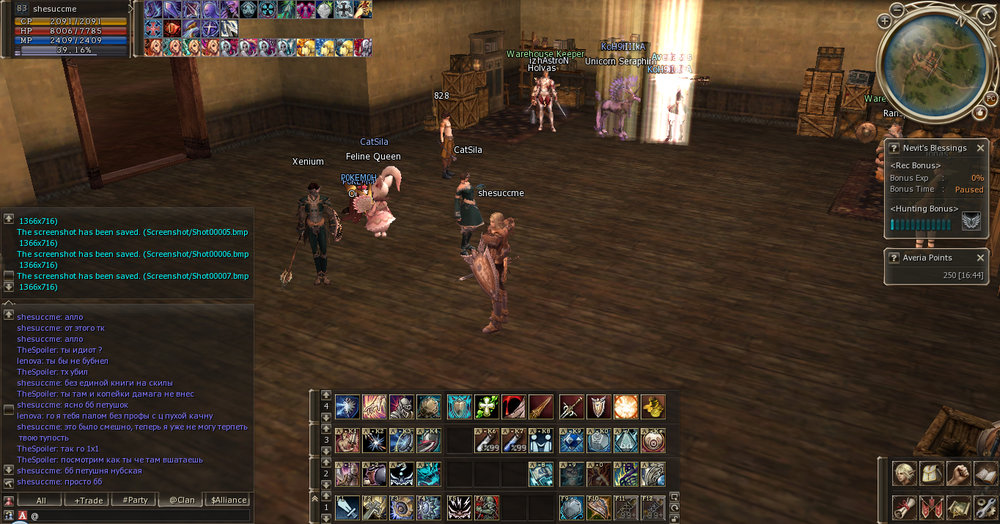The image size is (1000, 524).
Task: Use the F10 shield skill slot
Action: [x=599, y=506]
